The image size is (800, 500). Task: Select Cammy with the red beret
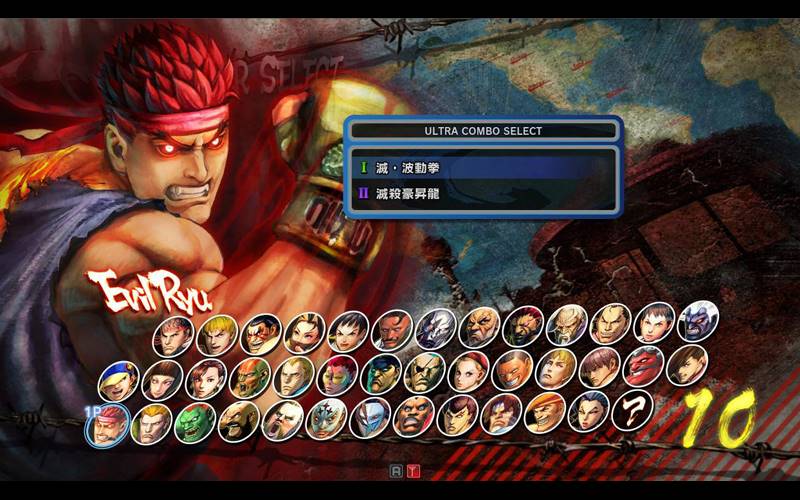click(467, 371)
